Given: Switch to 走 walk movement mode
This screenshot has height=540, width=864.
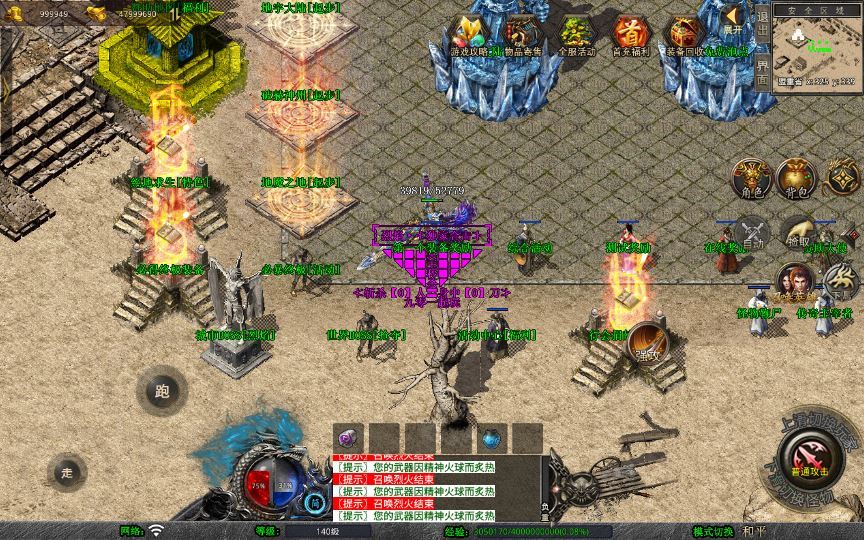Looking at the screenshot, I should click(x=67, y=472).
